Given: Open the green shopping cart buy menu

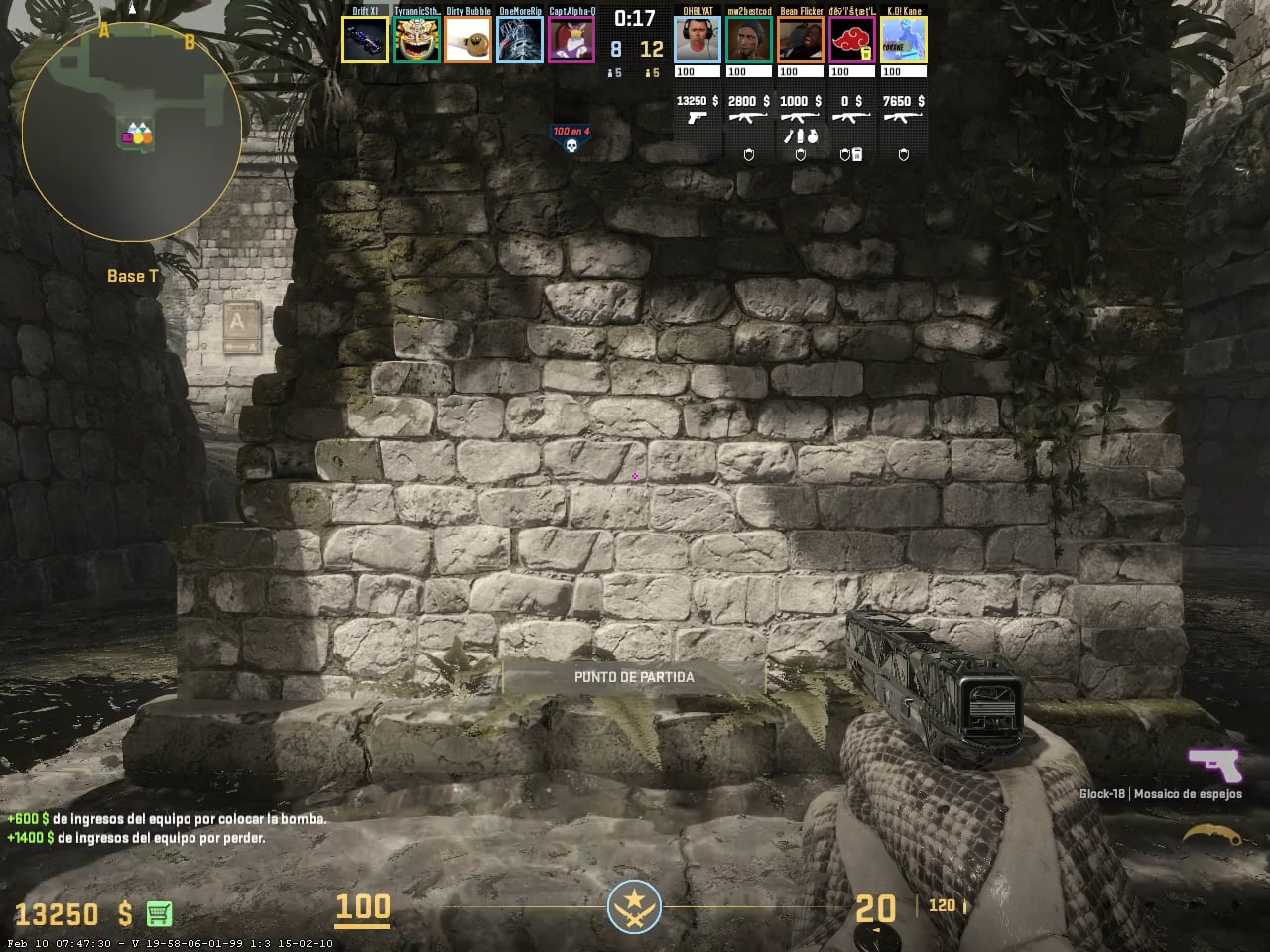Looking at the screenshot, I should [159, 912].
